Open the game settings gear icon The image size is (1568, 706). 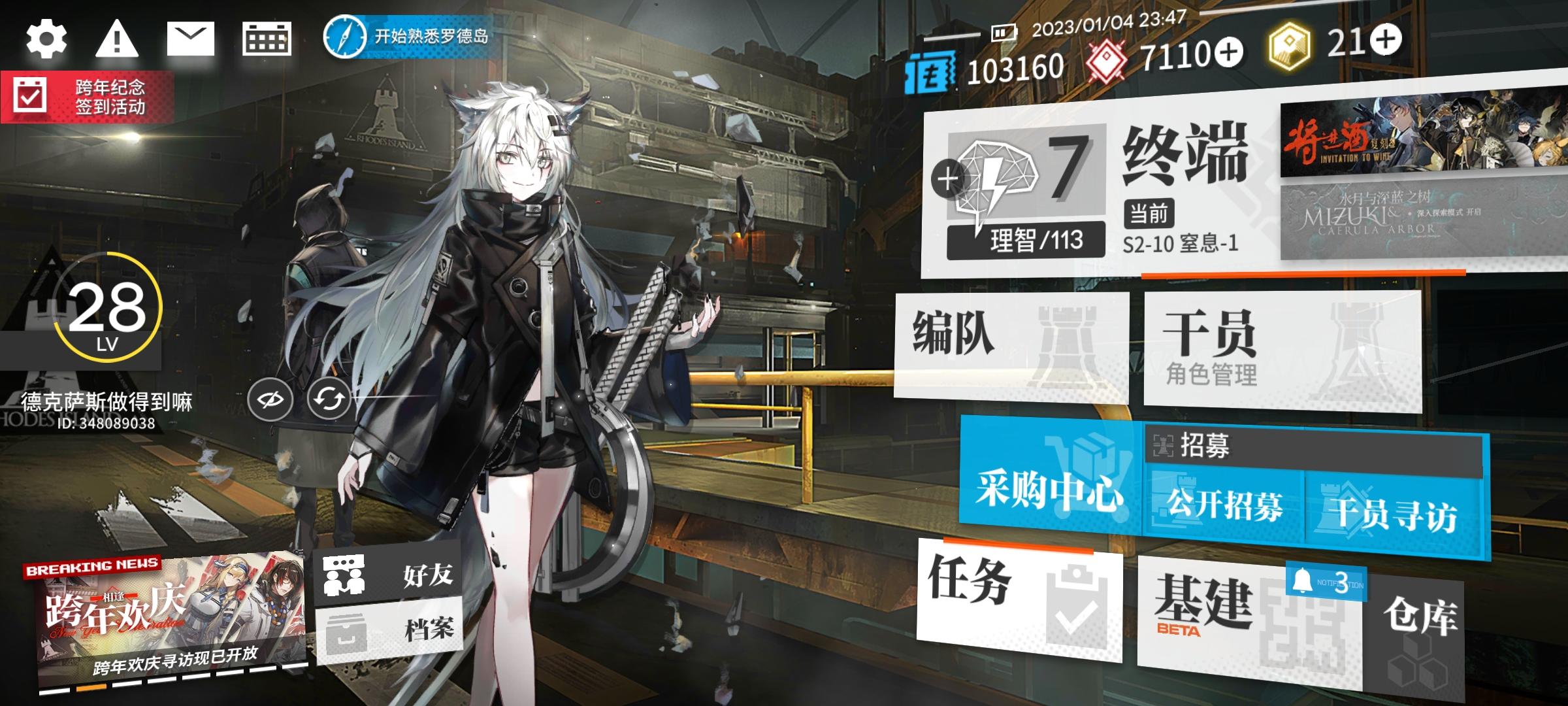click(46, 39)
